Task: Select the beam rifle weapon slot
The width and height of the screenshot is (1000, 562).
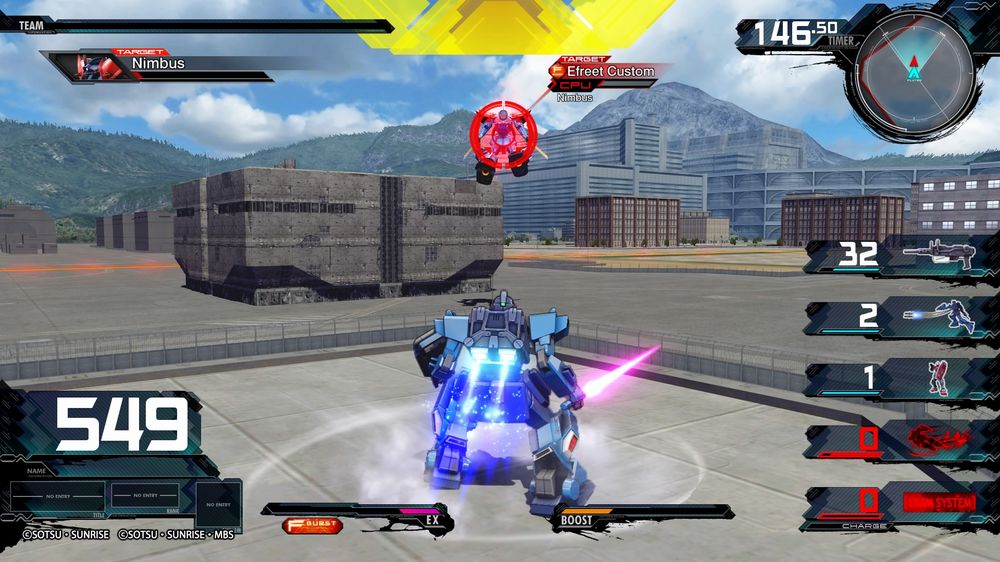Action: click(x=900, y=254)
